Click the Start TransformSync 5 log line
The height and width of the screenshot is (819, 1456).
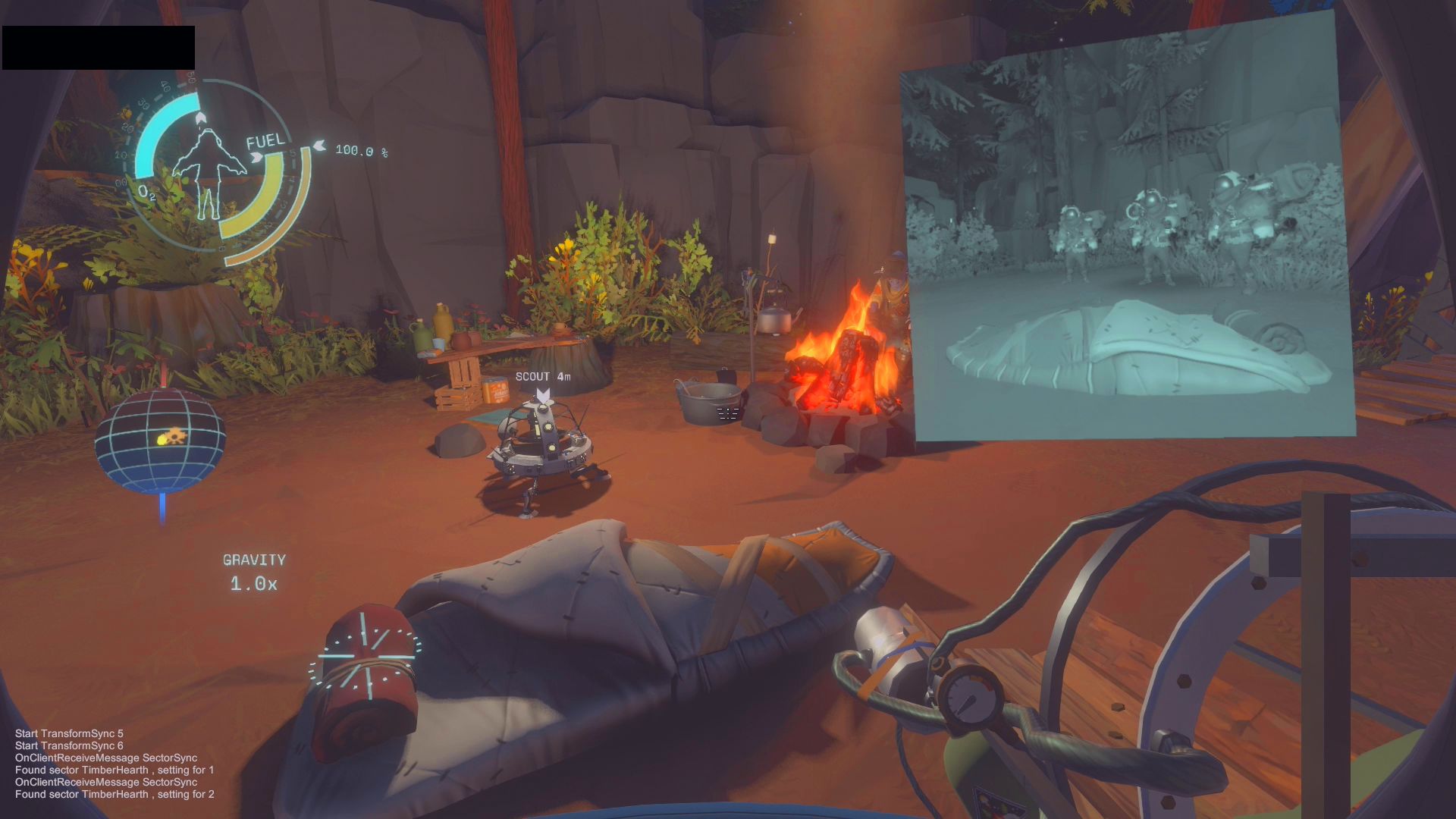68,734
